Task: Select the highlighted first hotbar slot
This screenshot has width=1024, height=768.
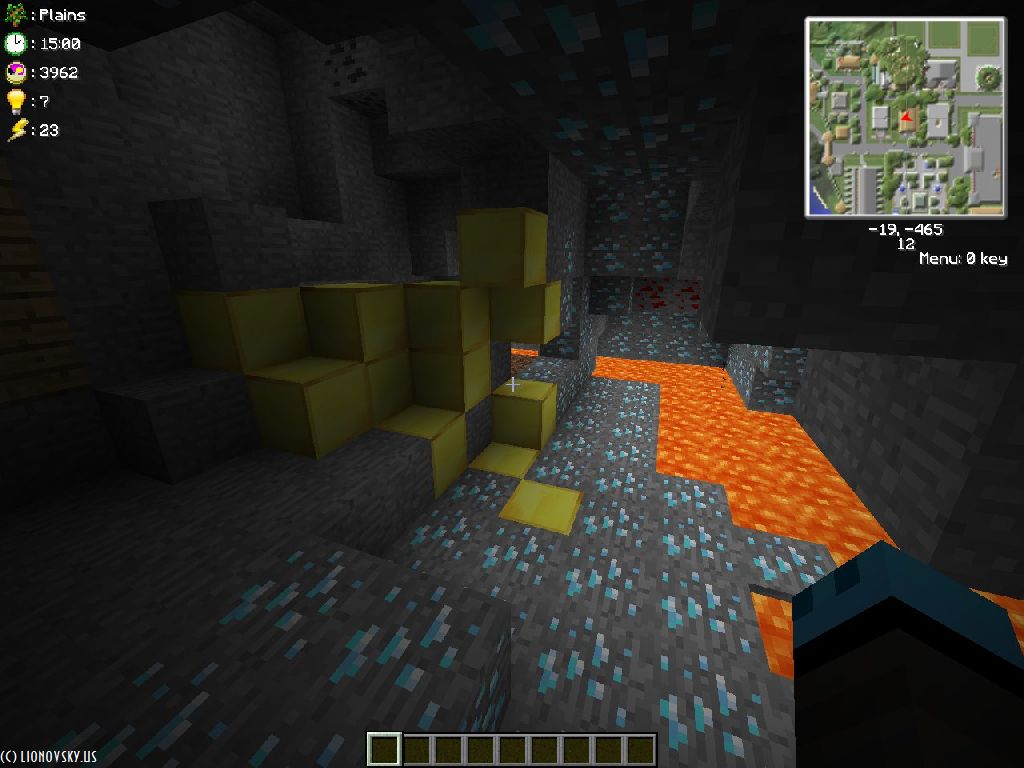Action: pyautogui.click(x=384, y=749)
